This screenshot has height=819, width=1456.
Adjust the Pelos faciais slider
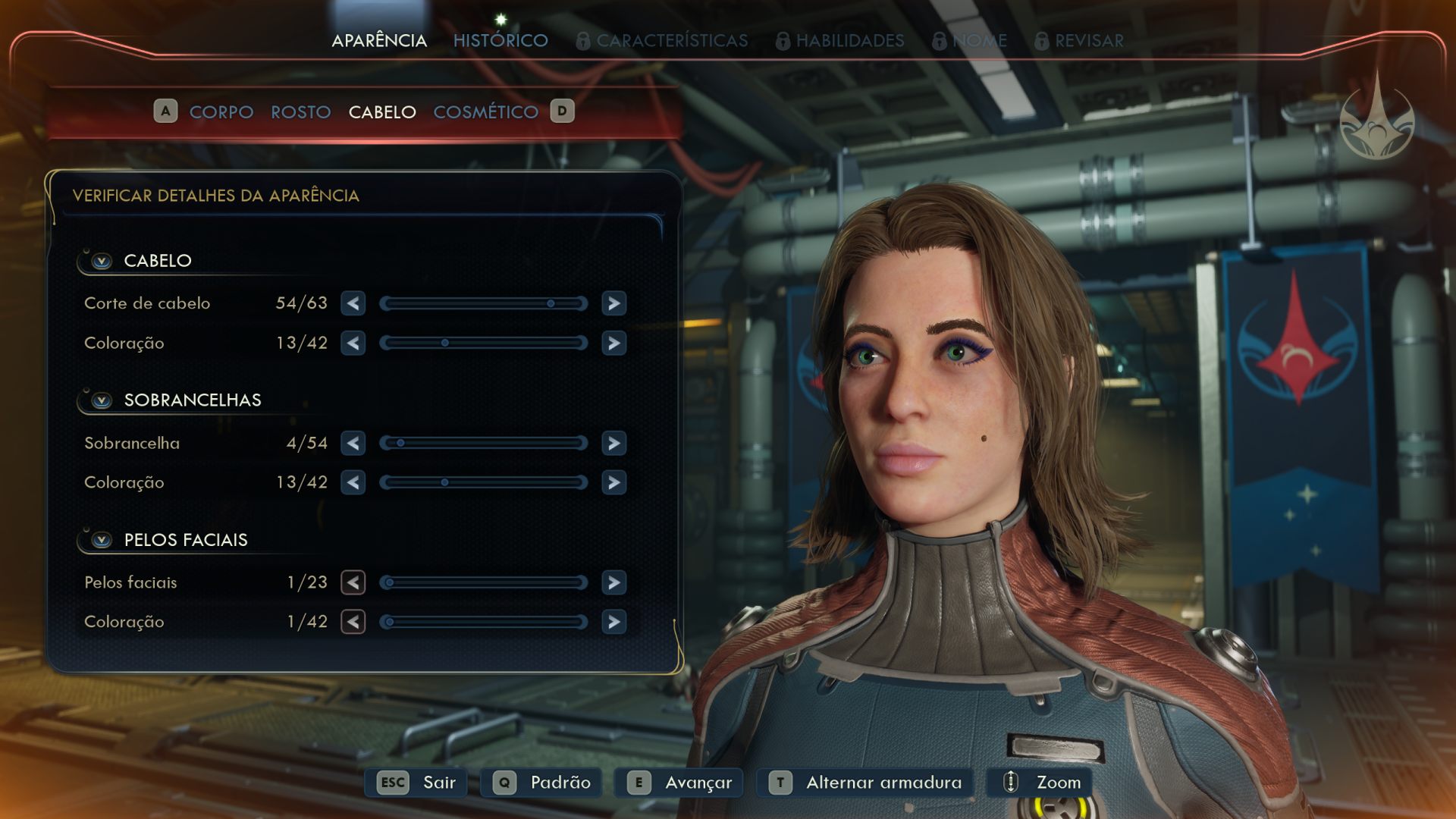(x=484, y=582)
